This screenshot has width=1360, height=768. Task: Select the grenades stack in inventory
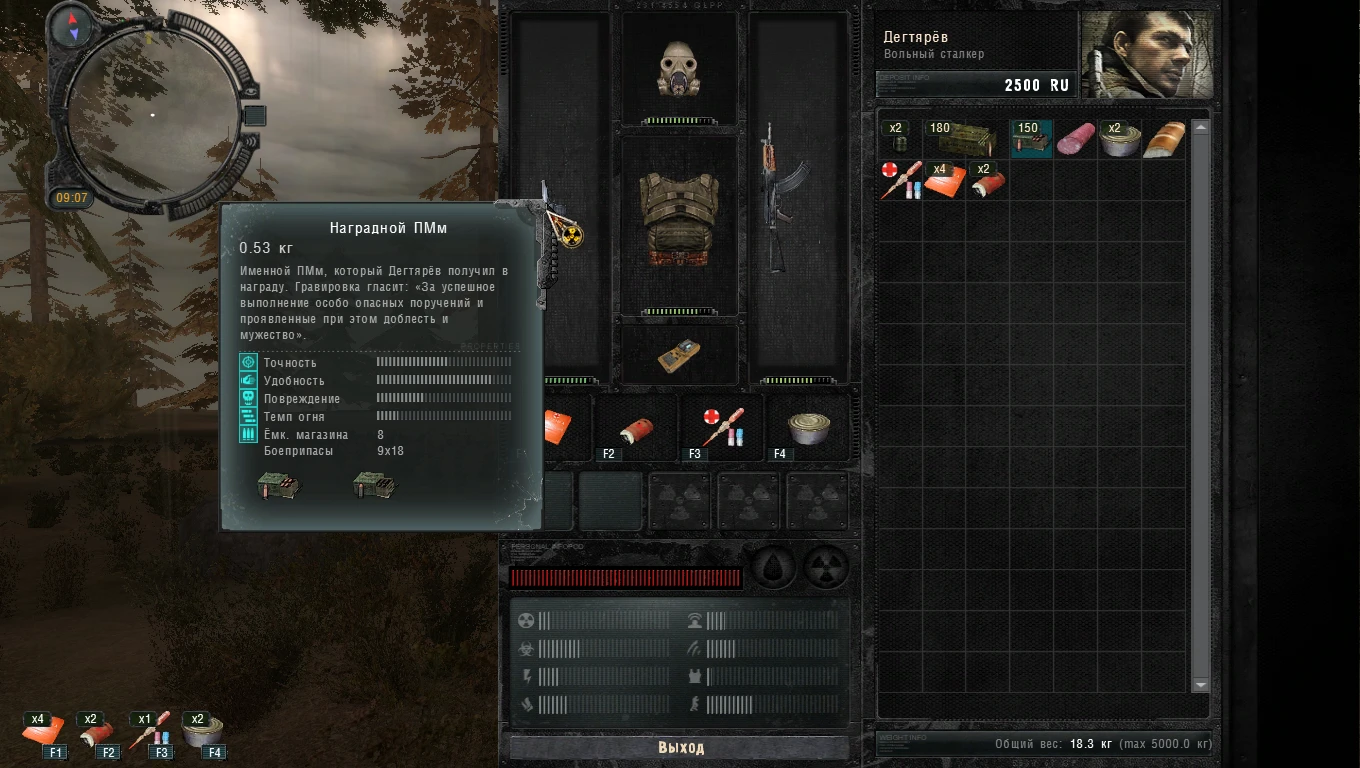point(898,139)
